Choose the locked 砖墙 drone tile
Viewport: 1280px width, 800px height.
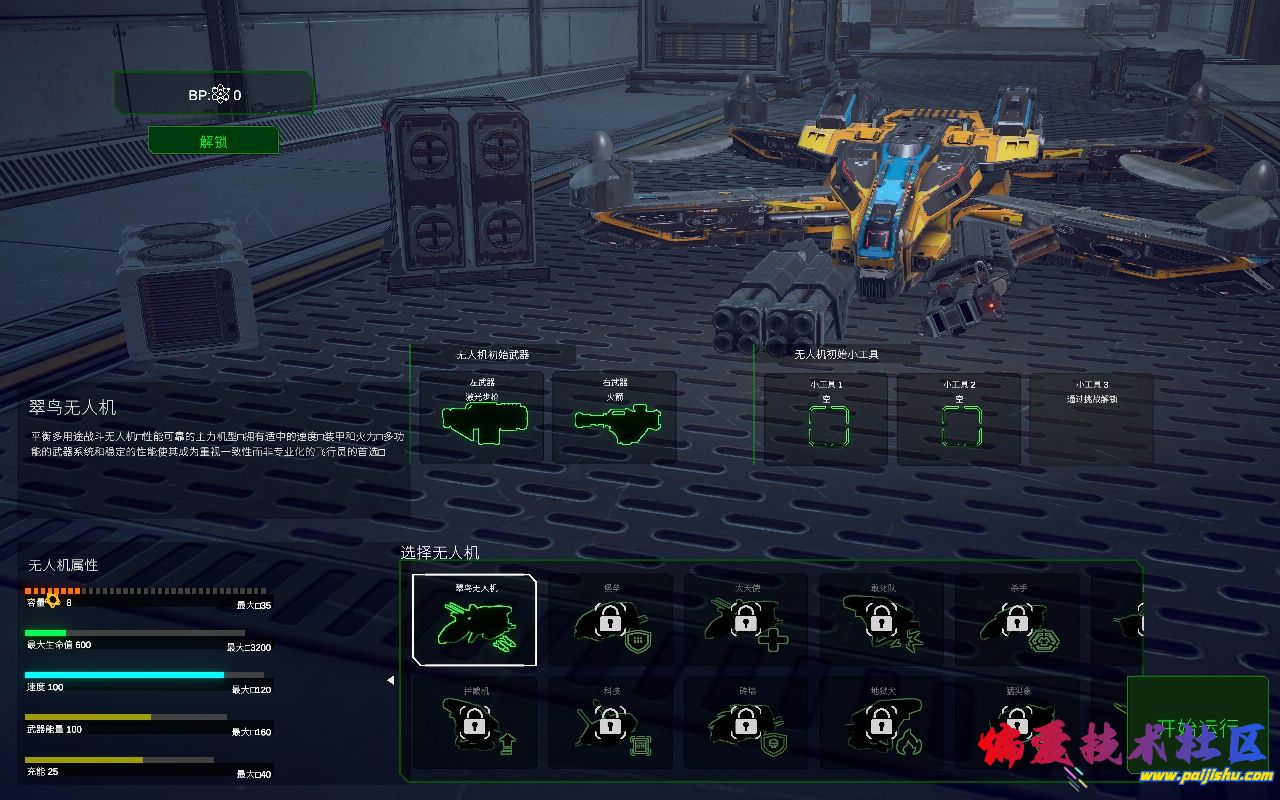[x=746, y=723]
